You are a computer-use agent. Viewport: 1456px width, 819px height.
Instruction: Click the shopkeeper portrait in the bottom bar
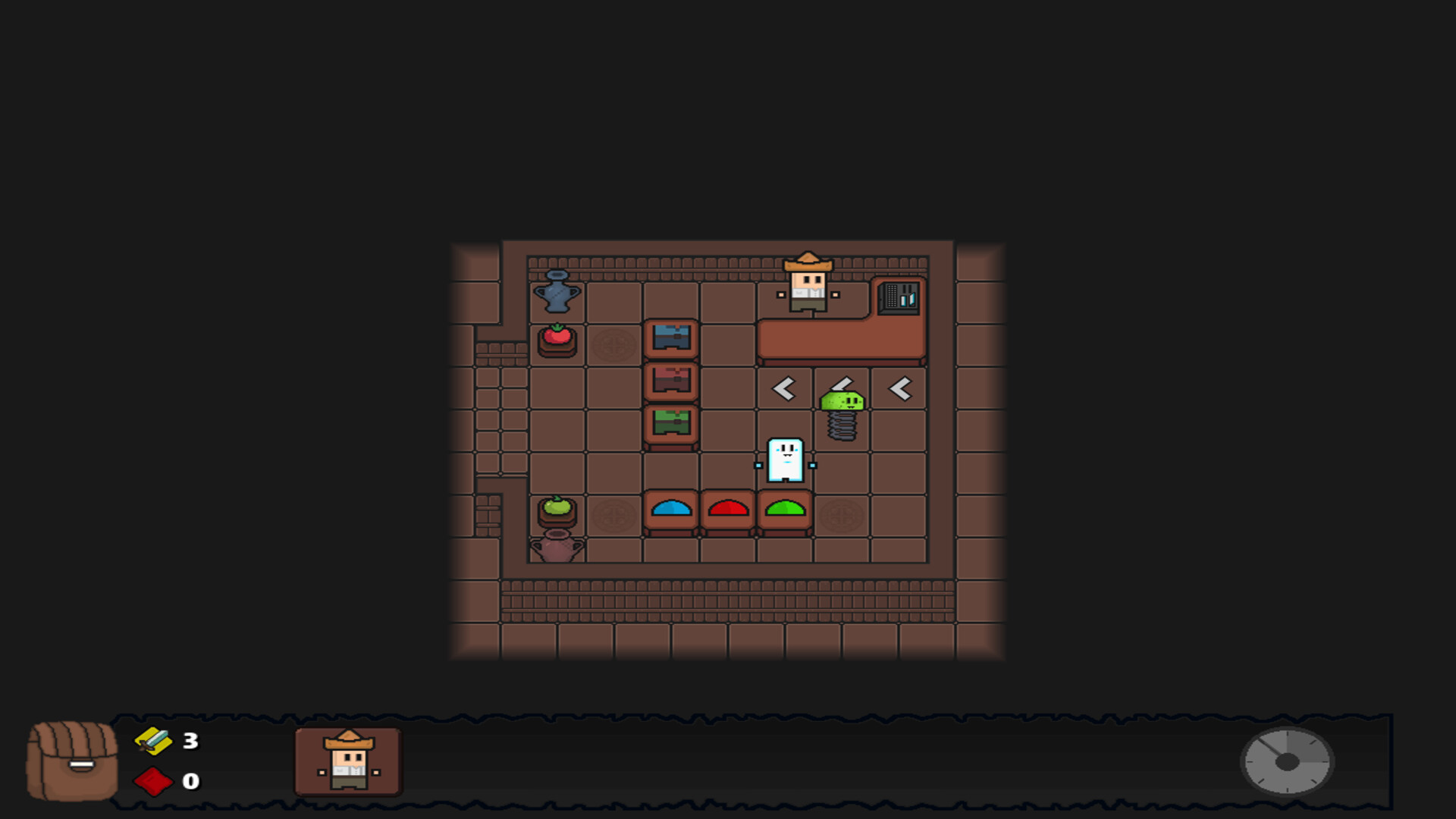click(349, 762)
